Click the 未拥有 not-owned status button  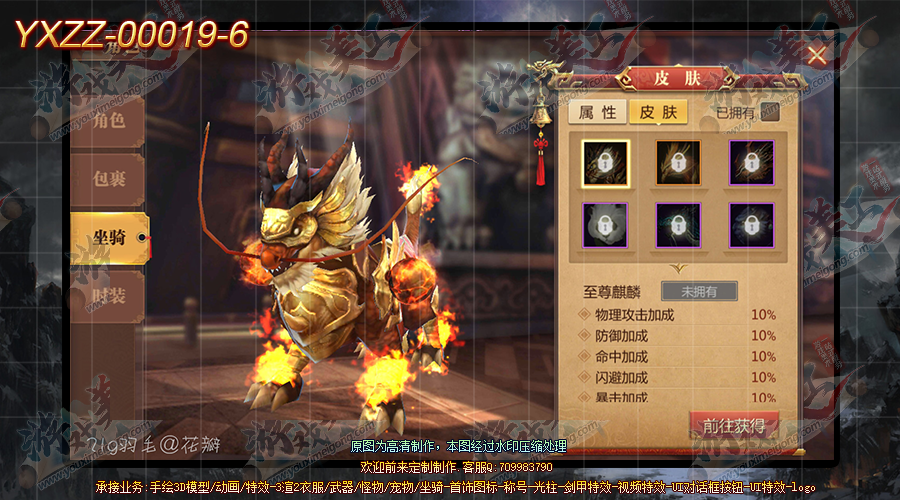[699, 292]
